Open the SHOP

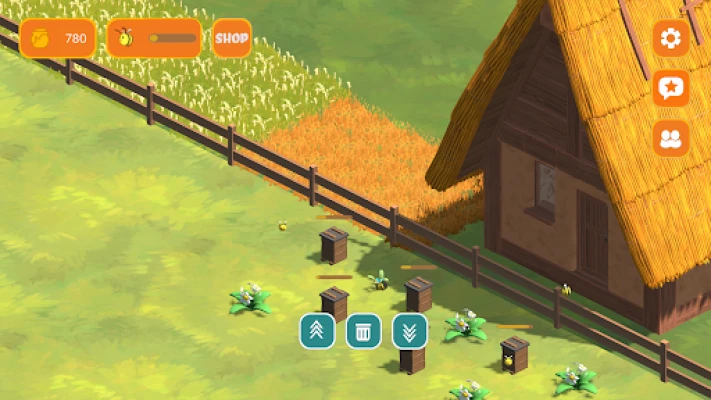231,38
